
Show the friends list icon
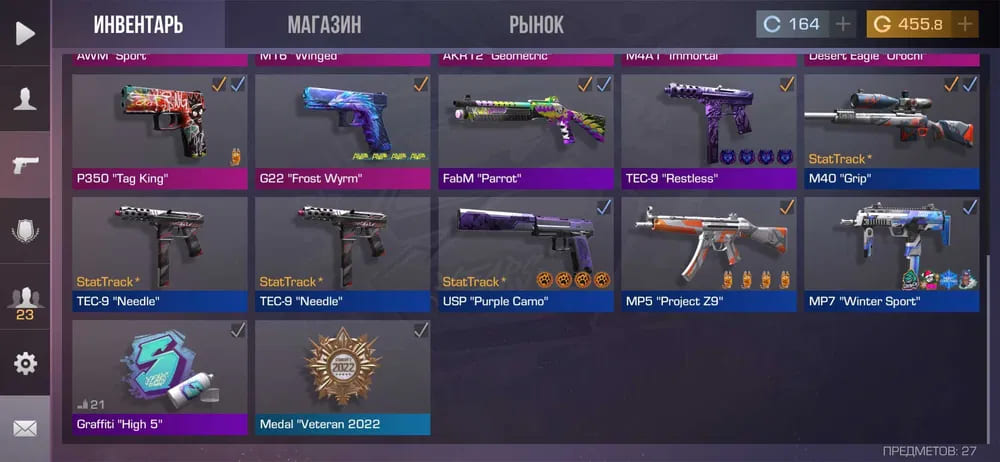click(x=25, y=299)
